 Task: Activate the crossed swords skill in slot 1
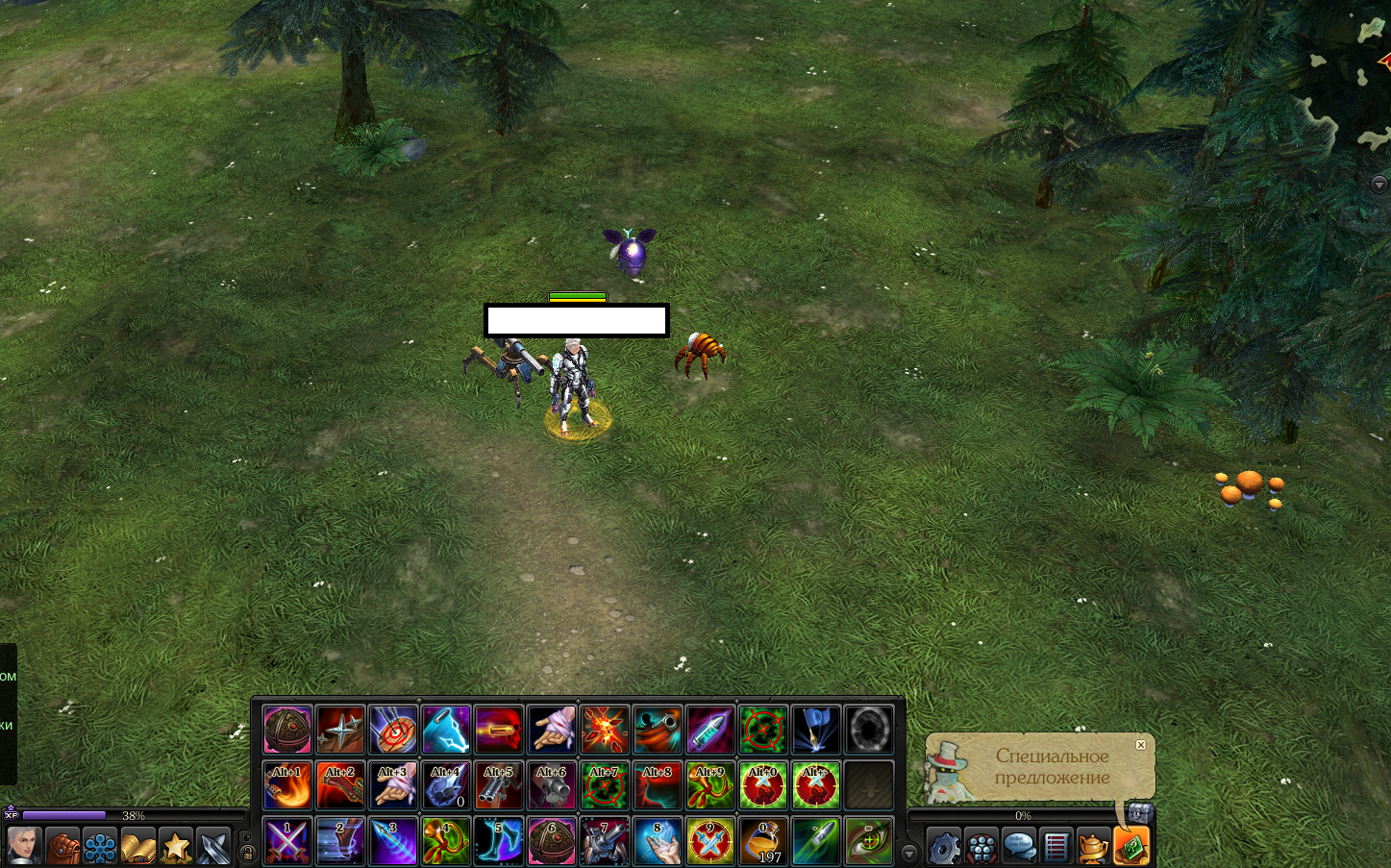pos(287,841)
